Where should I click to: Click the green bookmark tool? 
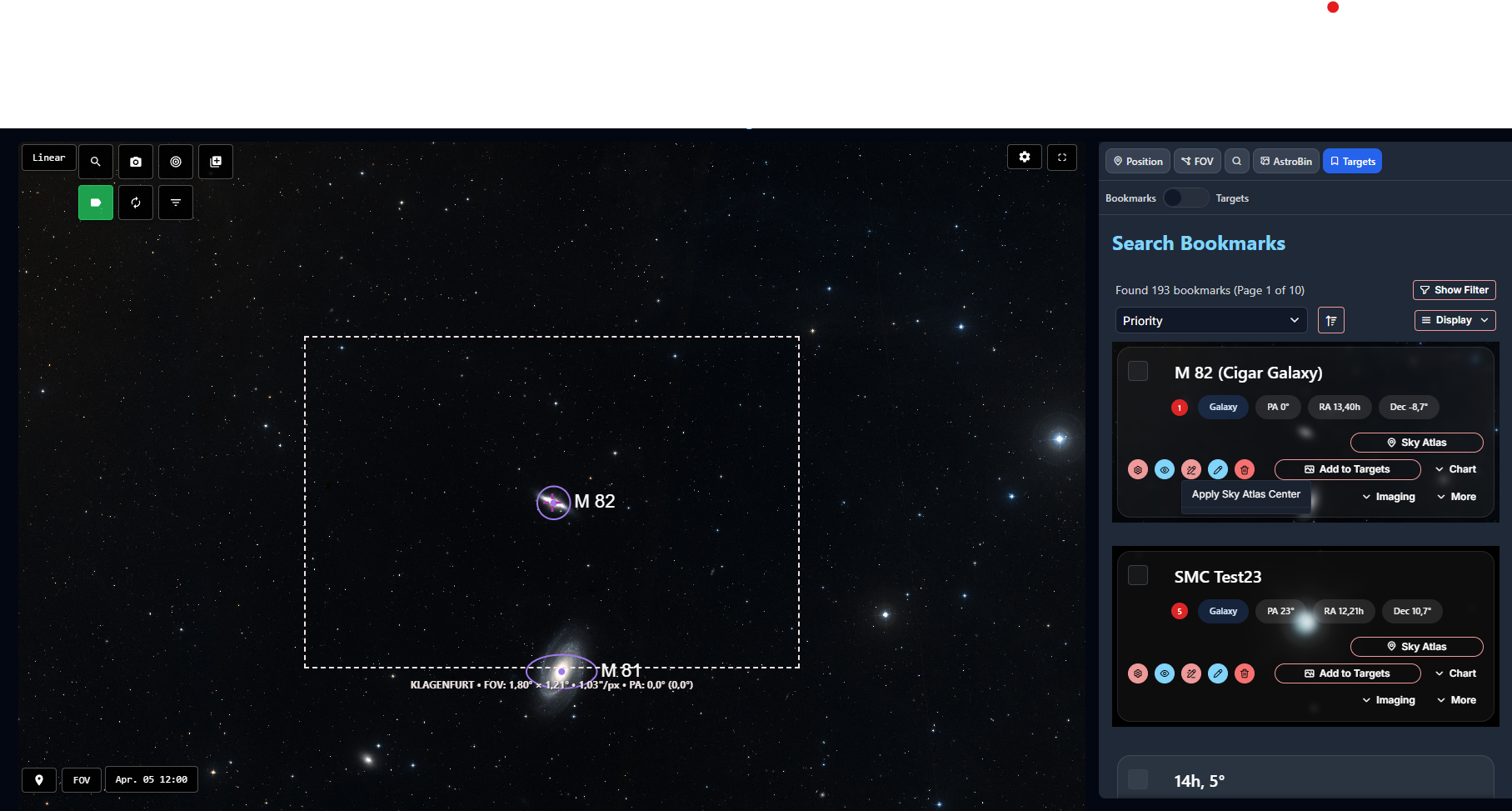[96, 202]
